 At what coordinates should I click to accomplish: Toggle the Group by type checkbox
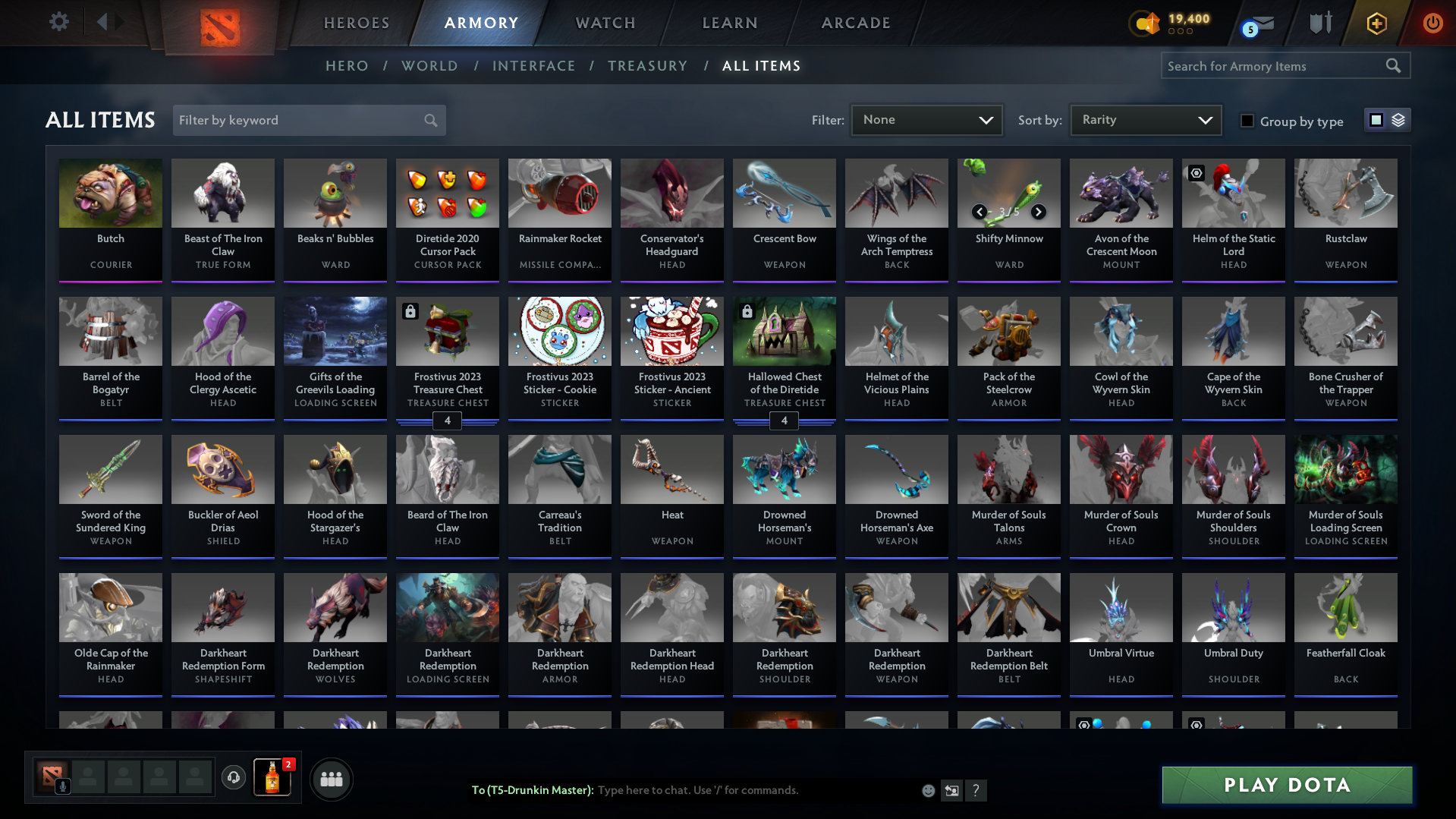click(1247, 120)
